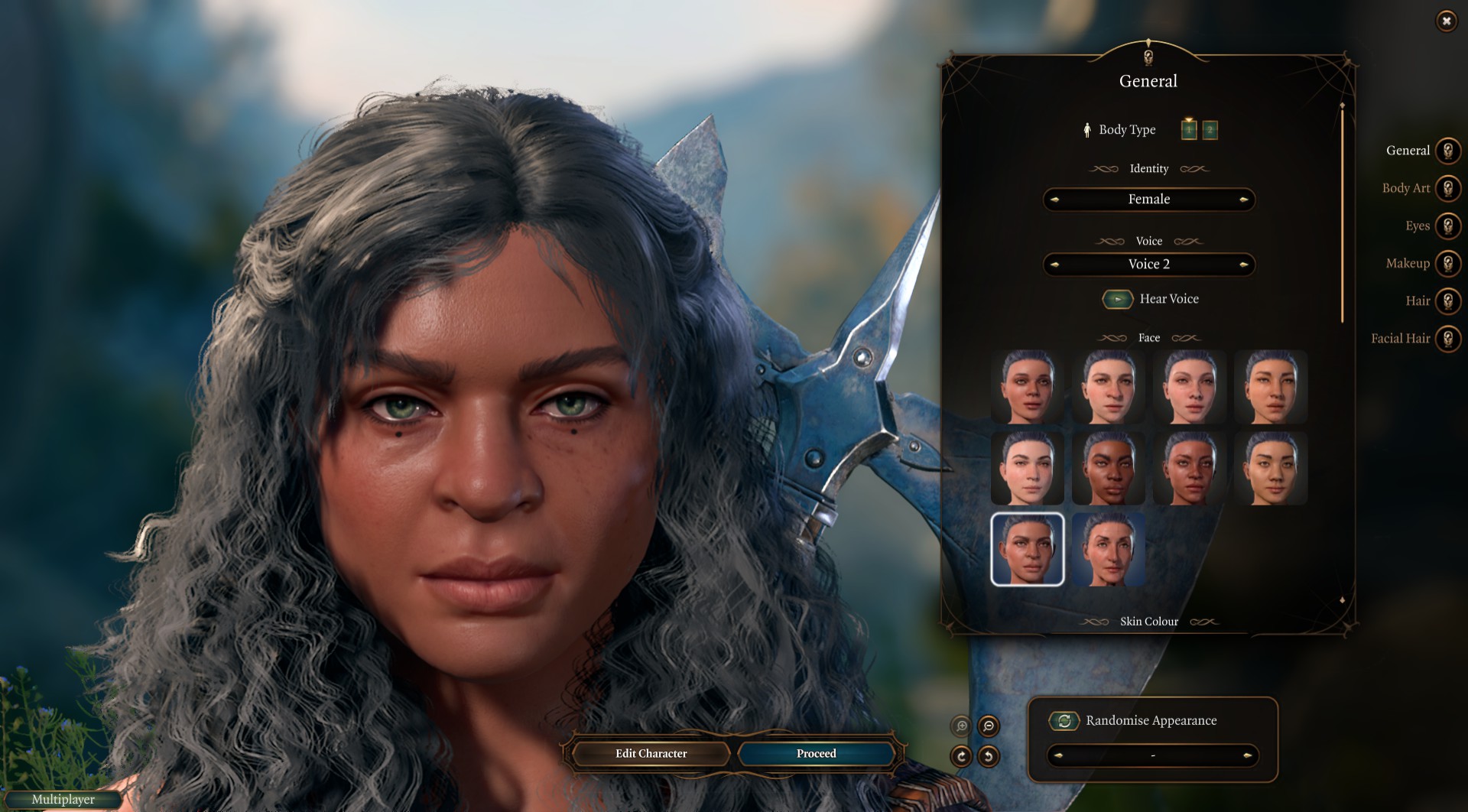Show the Facial Hair tab
1468x812 pixels.
pyautogui.click(x=1447, y=338)
